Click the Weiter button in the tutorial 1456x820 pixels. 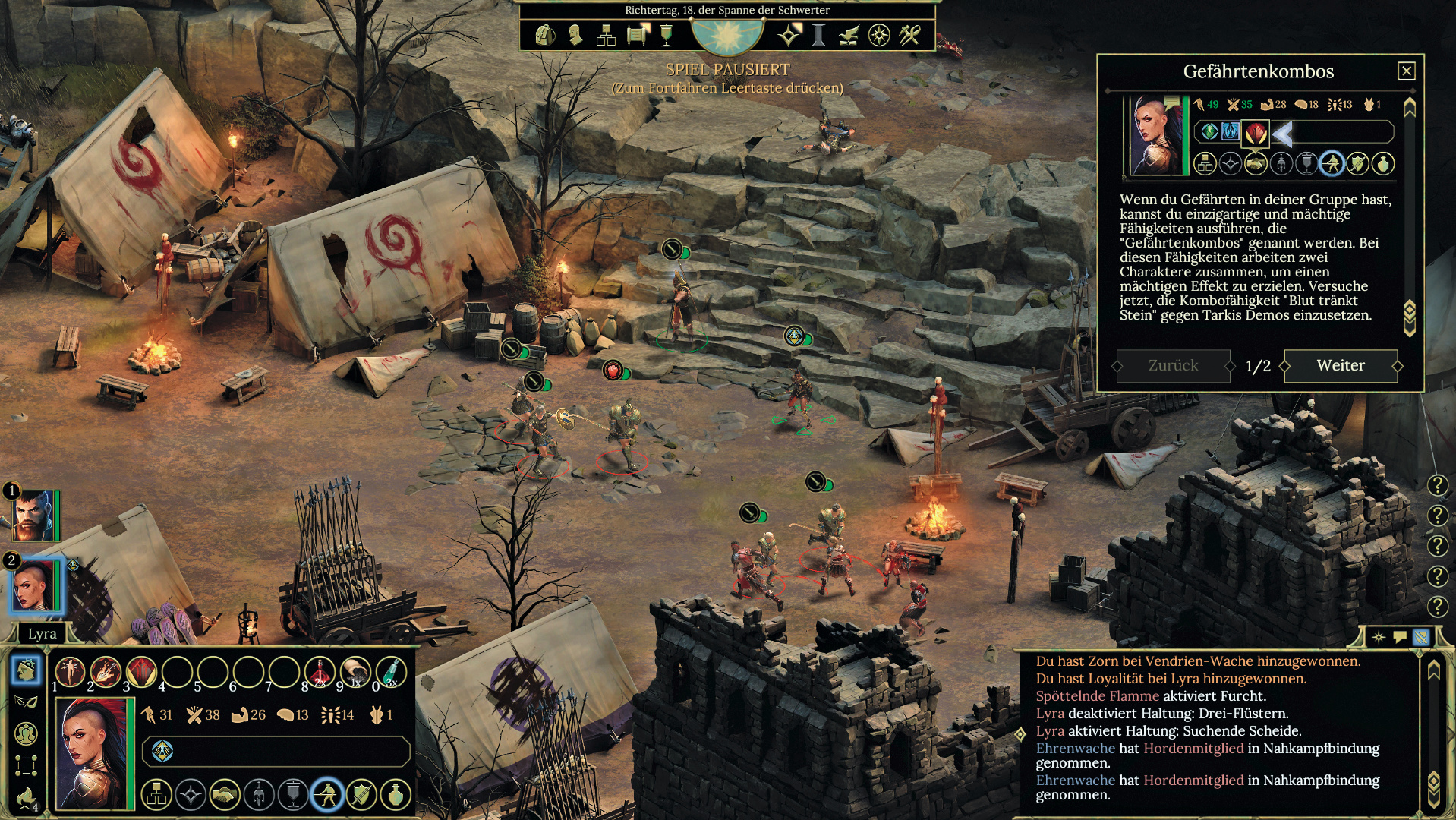coord(1341,365)
